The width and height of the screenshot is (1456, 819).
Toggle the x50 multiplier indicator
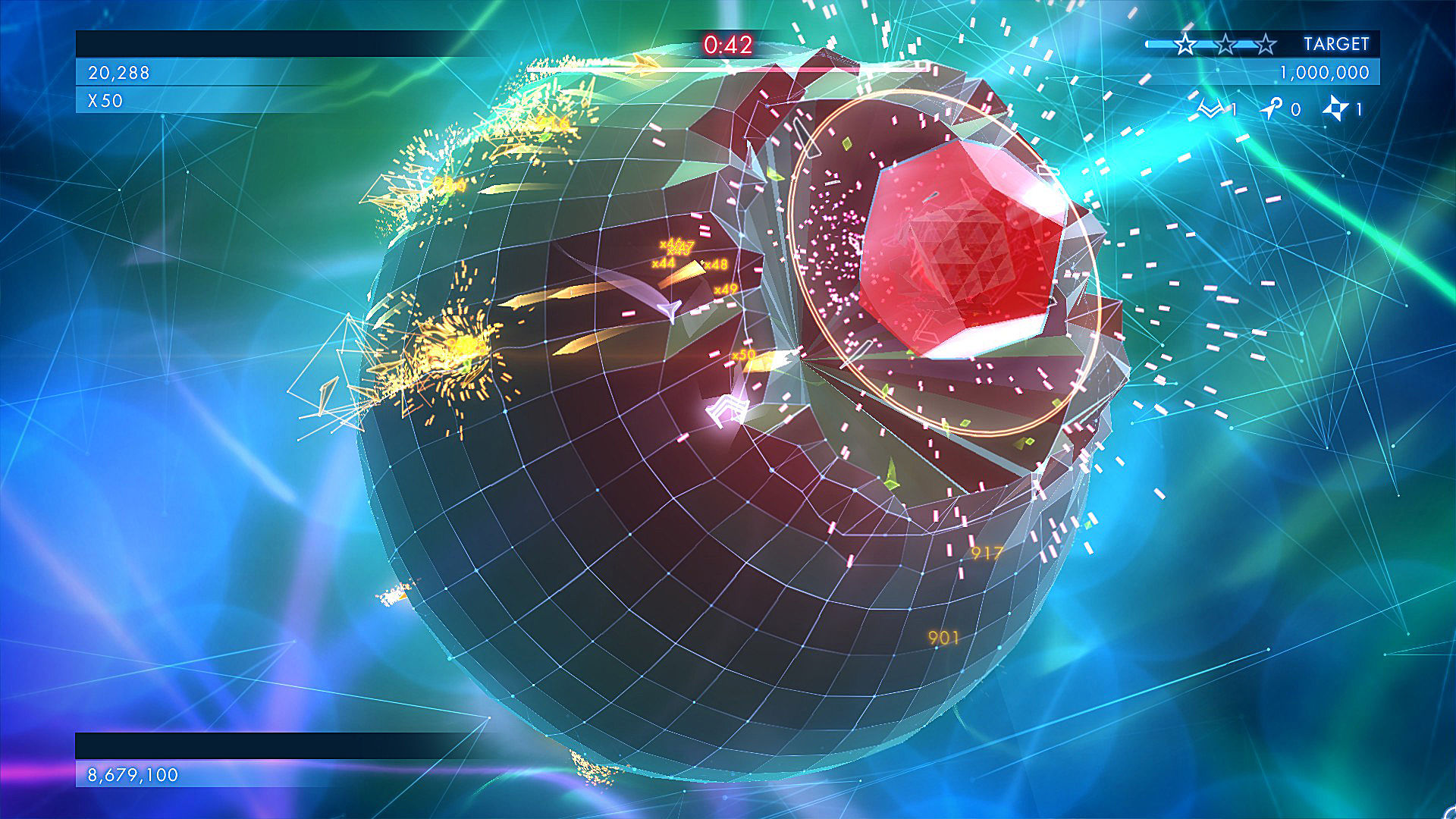(106, 99)
